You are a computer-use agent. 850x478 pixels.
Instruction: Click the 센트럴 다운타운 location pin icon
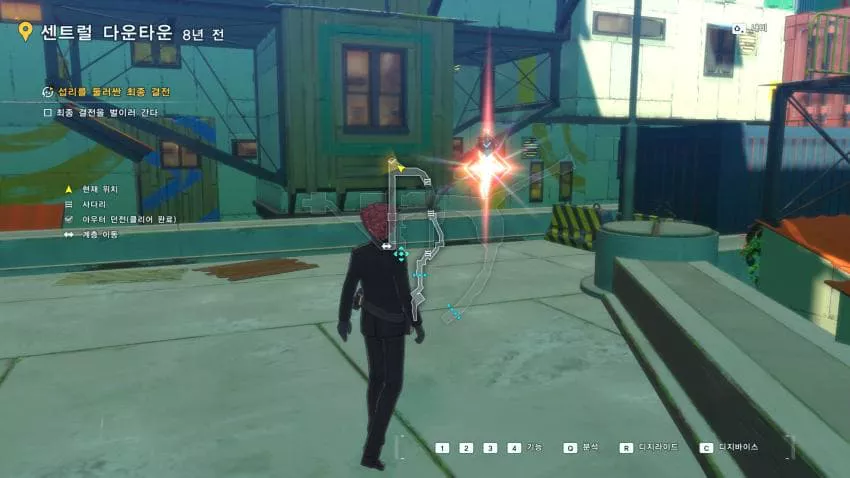[25, 31]
